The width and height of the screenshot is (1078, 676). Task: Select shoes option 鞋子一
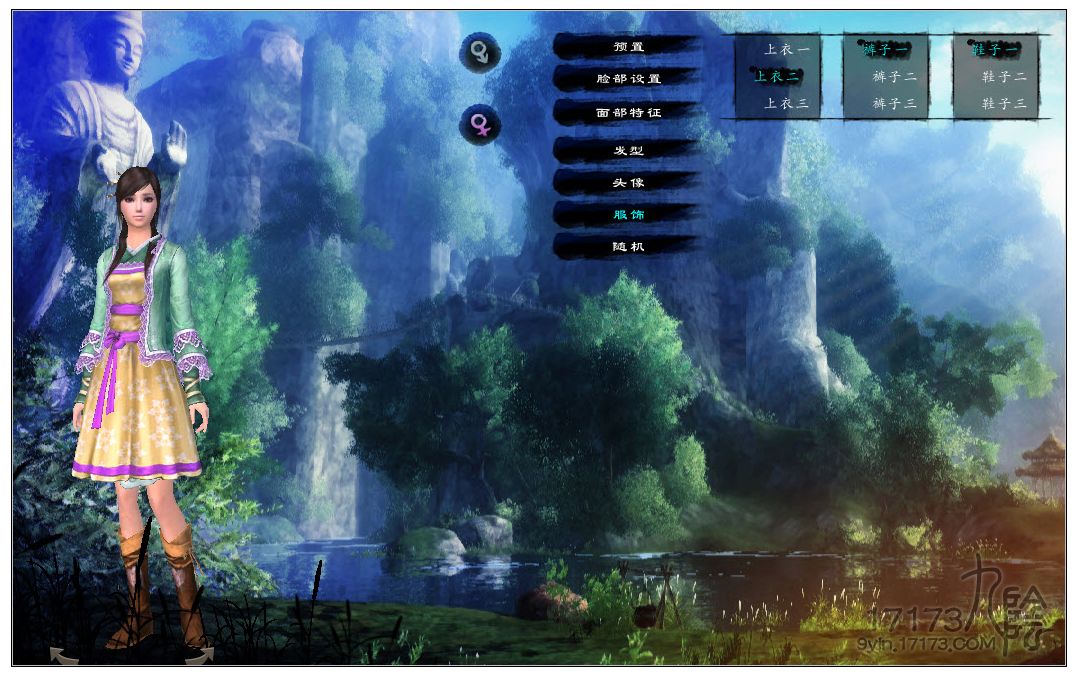pyautogui.click(x=995, y=48)
